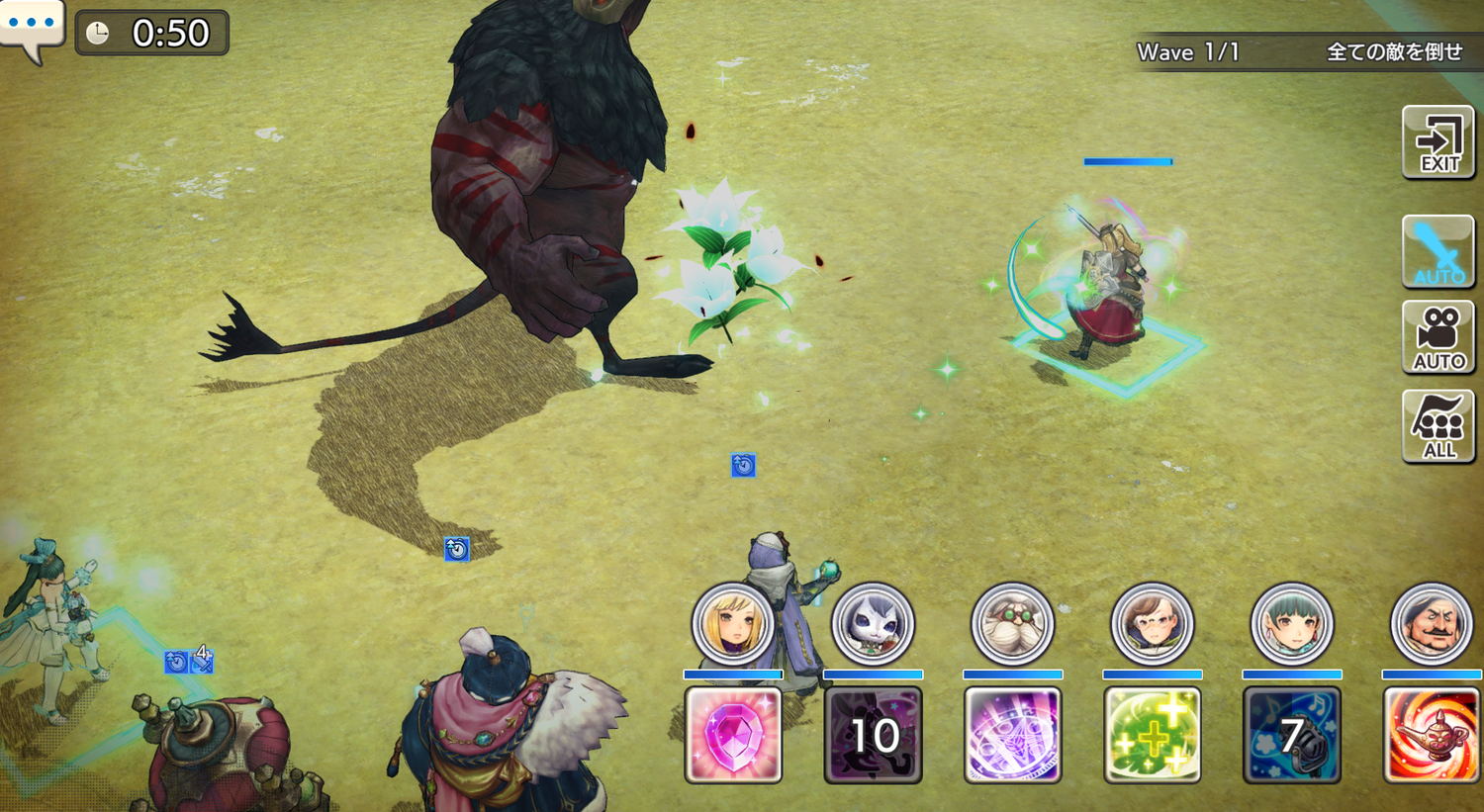Select the bearded goggles old man portrait

click(x=1013, y=624)
